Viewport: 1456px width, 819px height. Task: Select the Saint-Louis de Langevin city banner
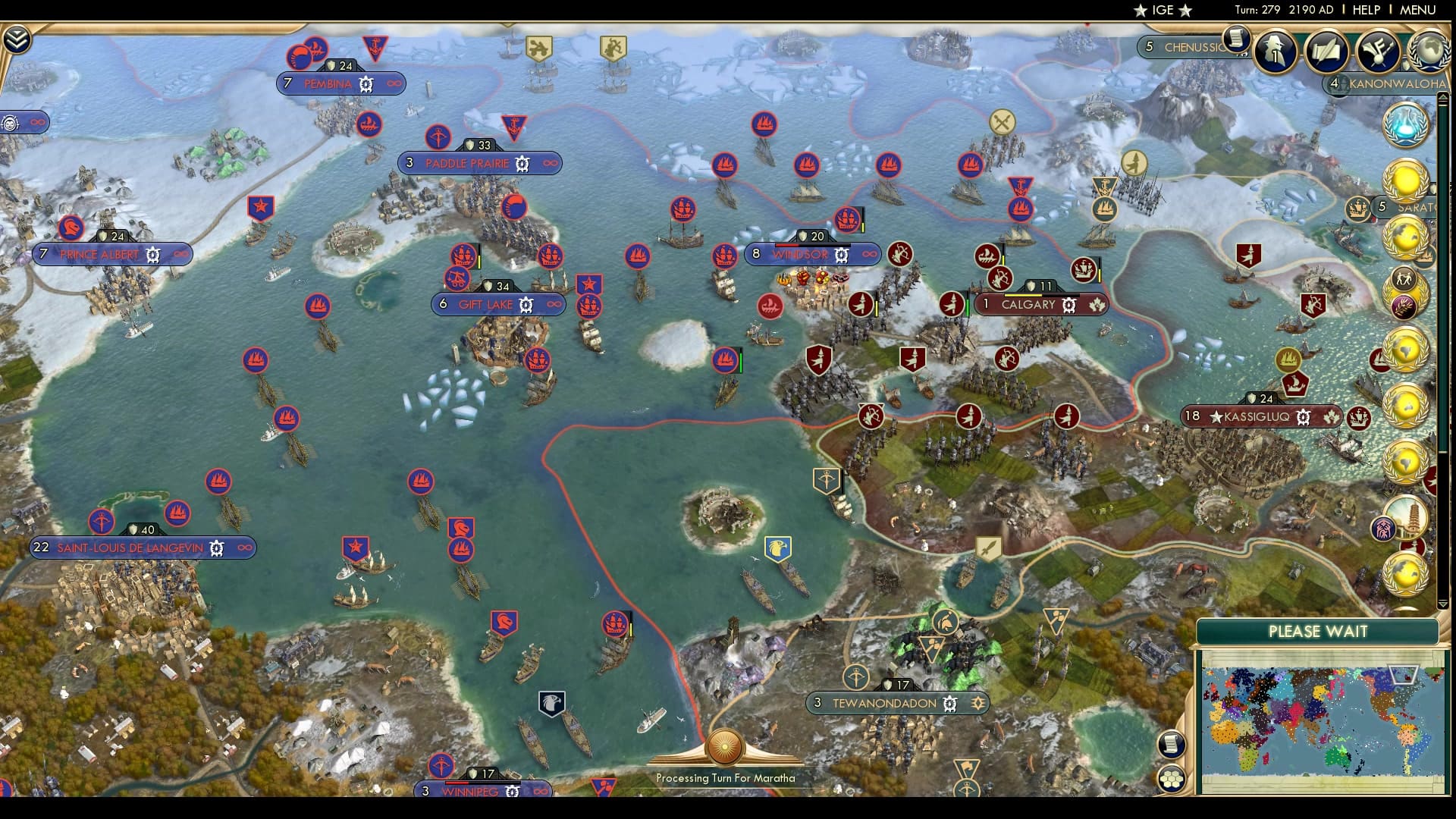129,548
